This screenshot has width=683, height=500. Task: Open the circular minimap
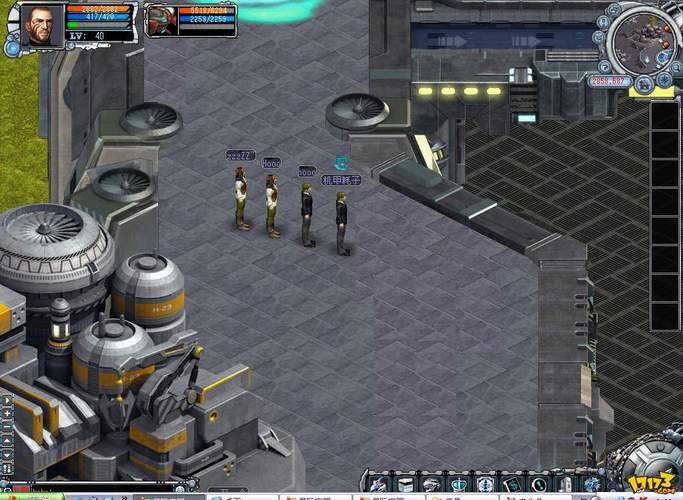pyautogui.click(x=643, y=43)
